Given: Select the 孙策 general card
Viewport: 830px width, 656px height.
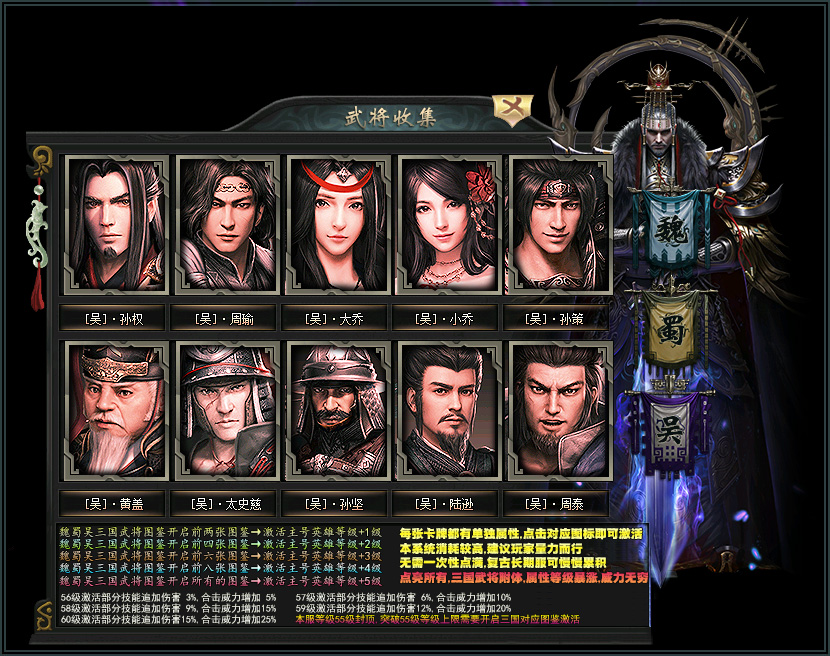Looking at the screenshot, I should pyautogui.click(x=560, y=224).
